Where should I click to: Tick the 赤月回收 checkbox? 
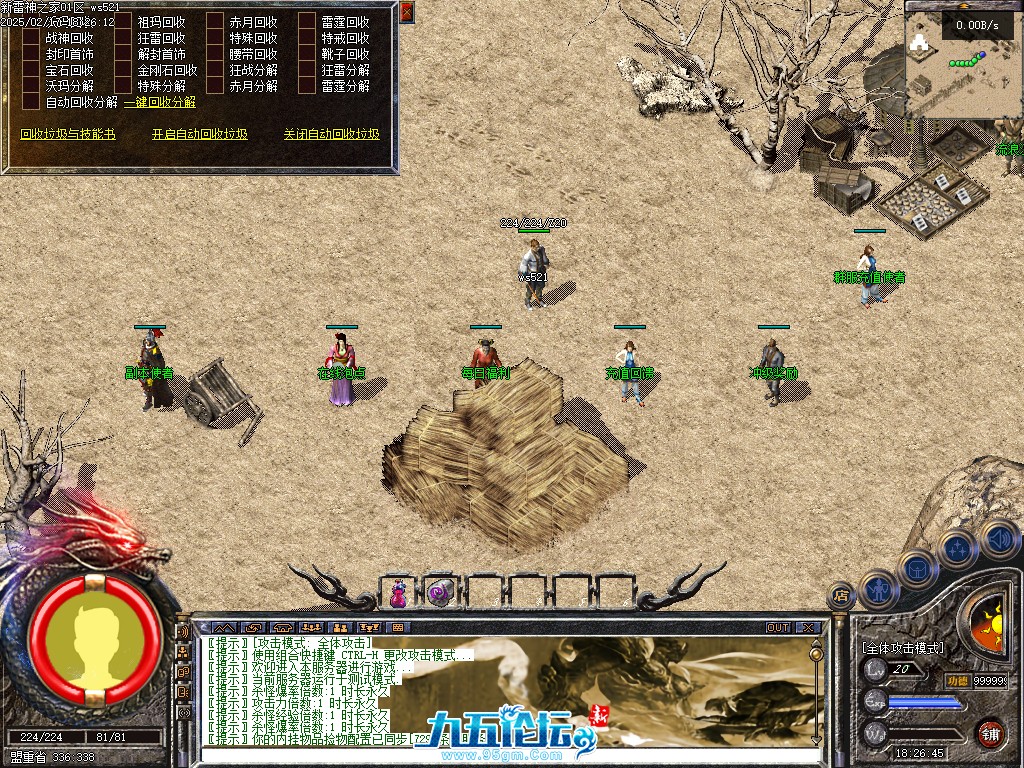[x=215, y=22]
